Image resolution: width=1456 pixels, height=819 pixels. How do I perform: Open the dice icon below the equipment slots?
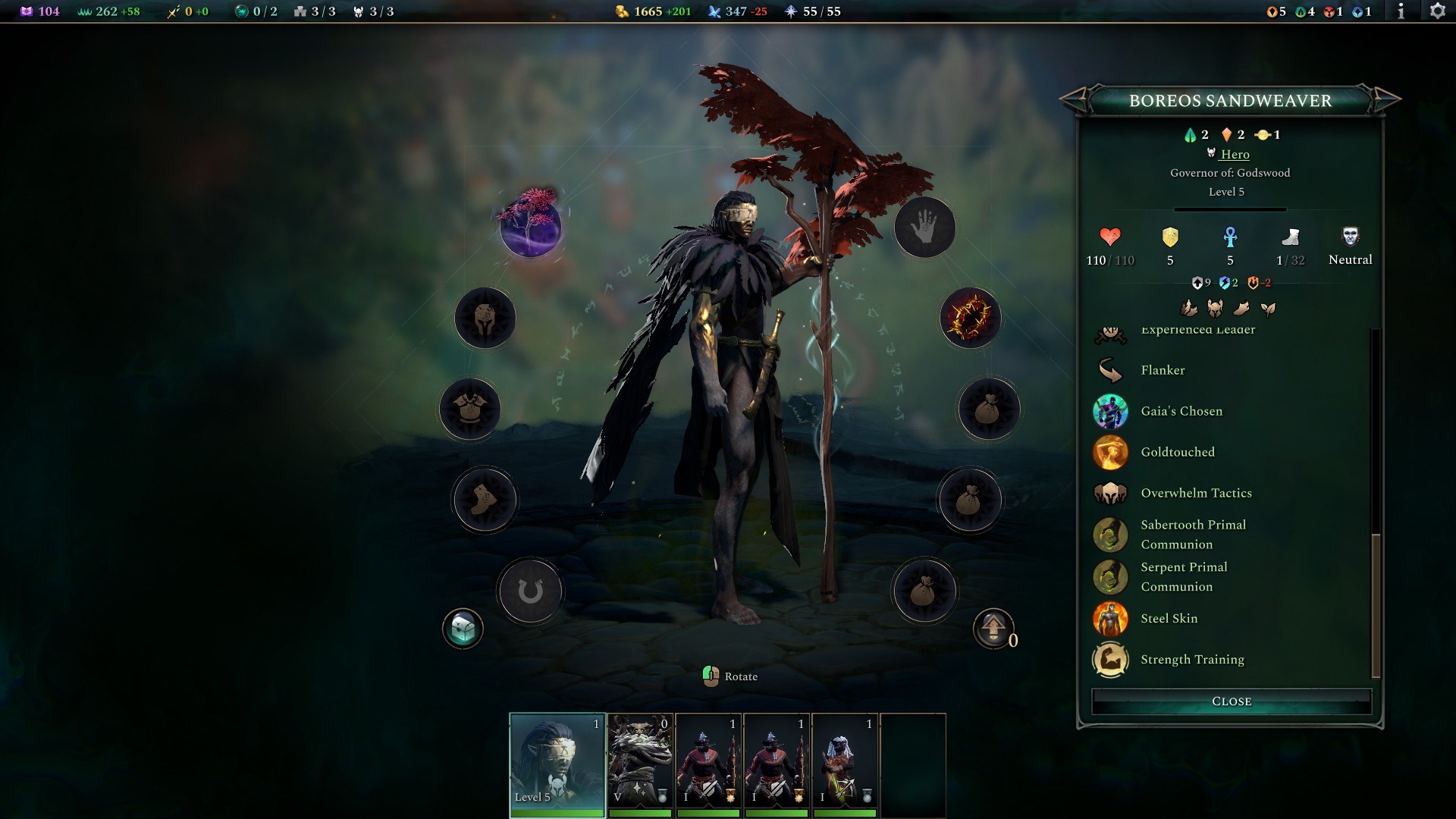click(x=463, y=628)
